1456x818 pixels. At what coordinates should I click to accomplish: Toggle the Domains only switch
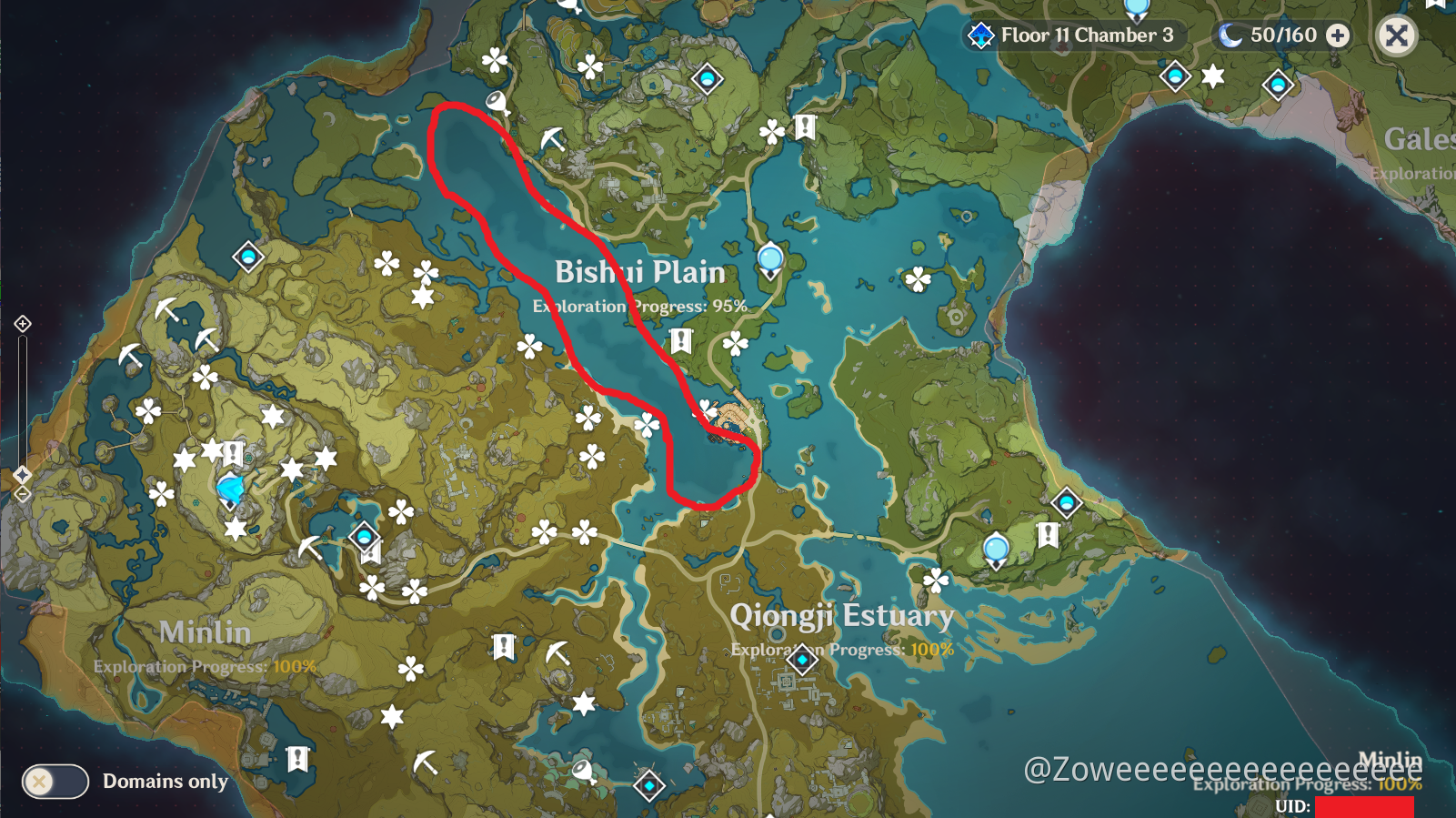(55, 781)
